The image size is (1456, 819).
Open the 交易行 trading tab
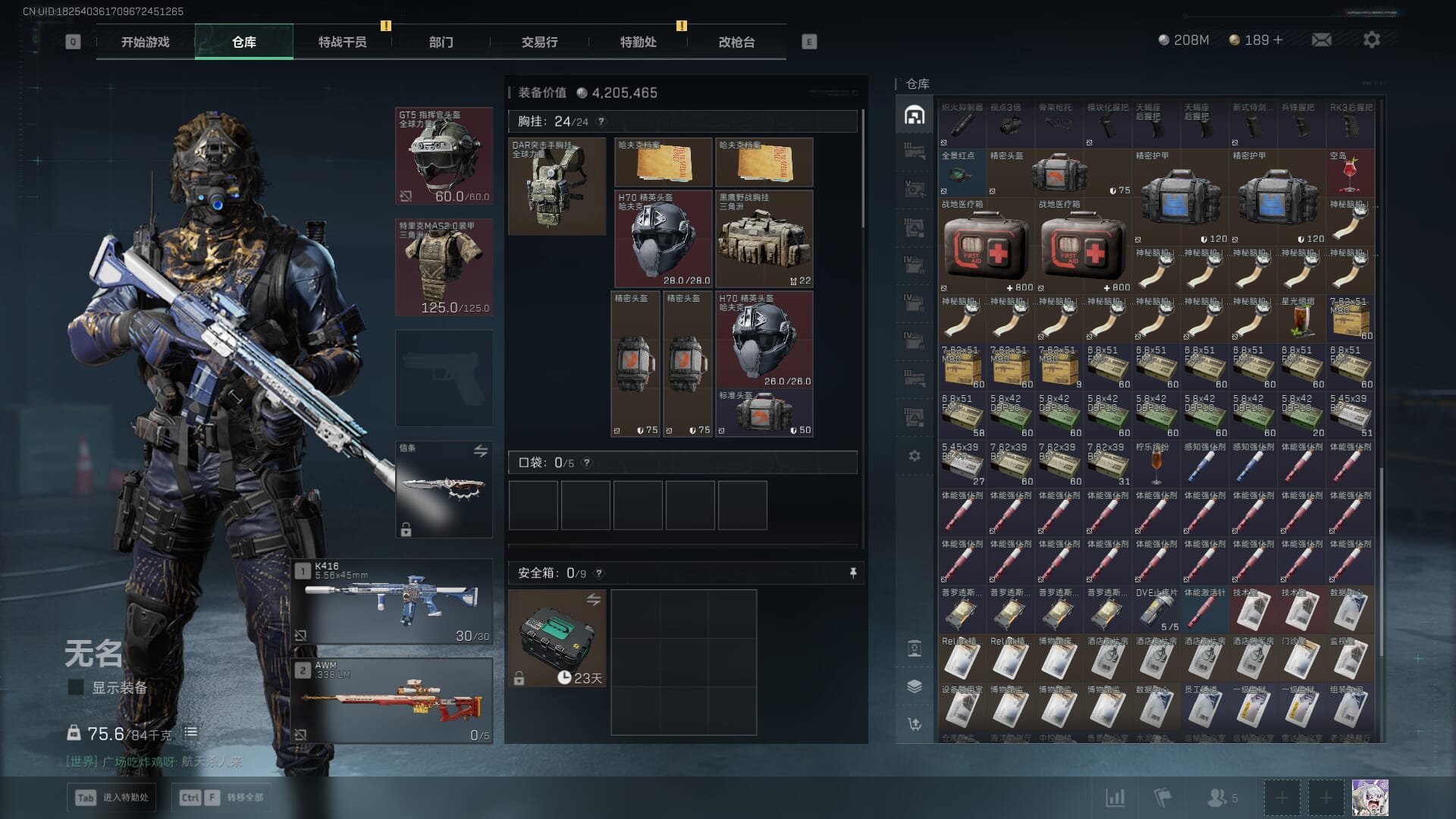[x=539, y=42]
